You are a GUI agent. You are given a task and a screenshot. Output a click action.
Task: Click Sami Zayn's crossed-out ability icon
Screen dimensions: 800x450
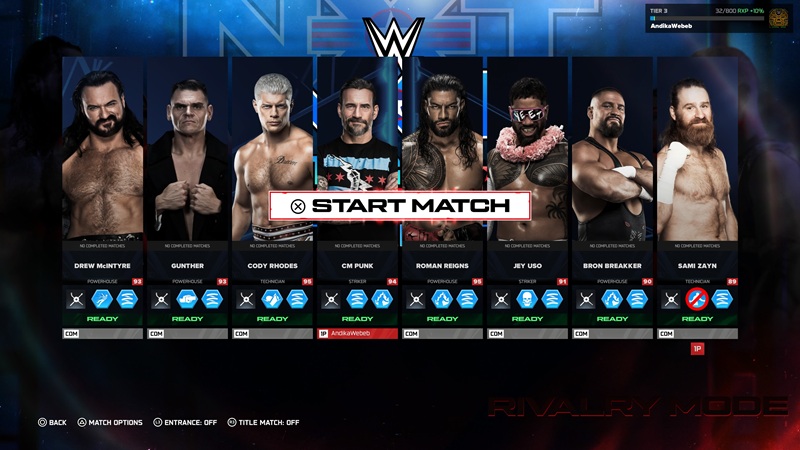coord(697,298)
